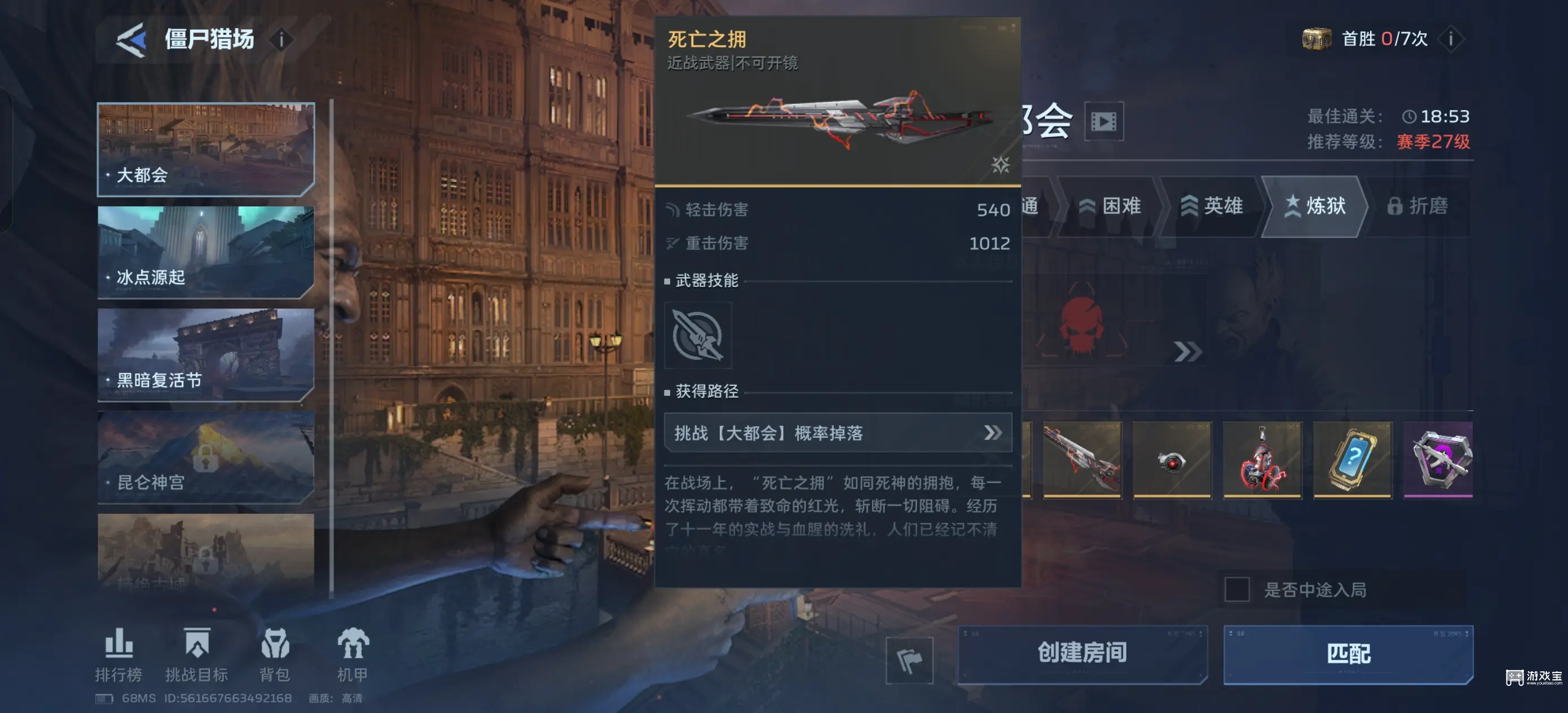Expand the 挑战【大都会】概率掉落 drop path
Viewport: 1568px width, 713px height.
click(x=993, y=433)
